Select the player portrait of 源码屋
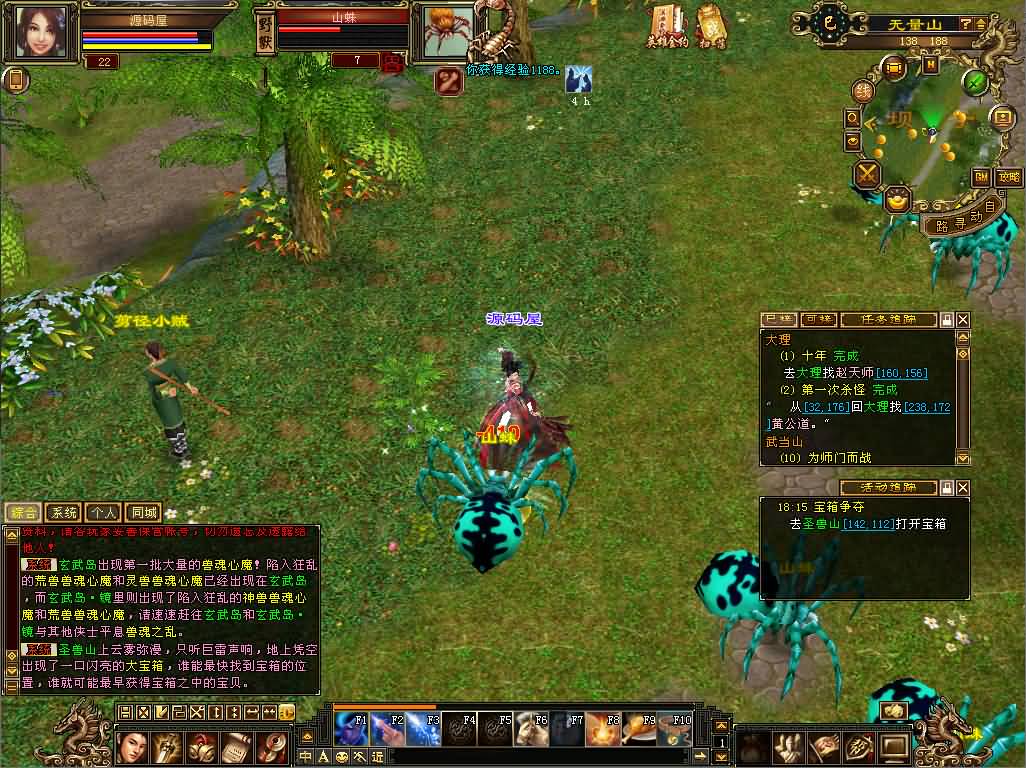Viewport: 1026px width, 768px height. pos(41,32)
